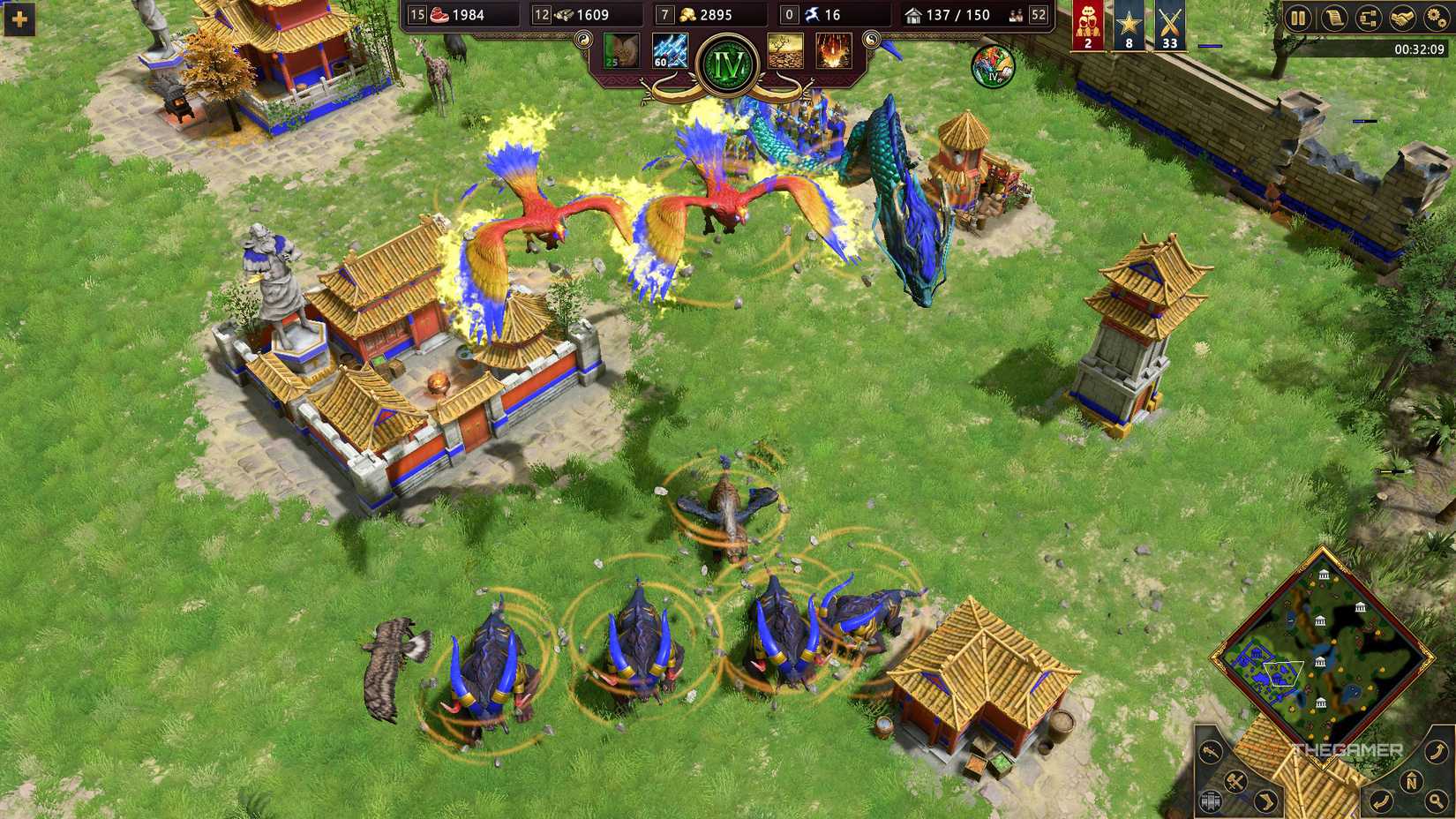Screen dimensions: 1456x819
Task: Point the minimap north with the compass button
Action: 1413,782
